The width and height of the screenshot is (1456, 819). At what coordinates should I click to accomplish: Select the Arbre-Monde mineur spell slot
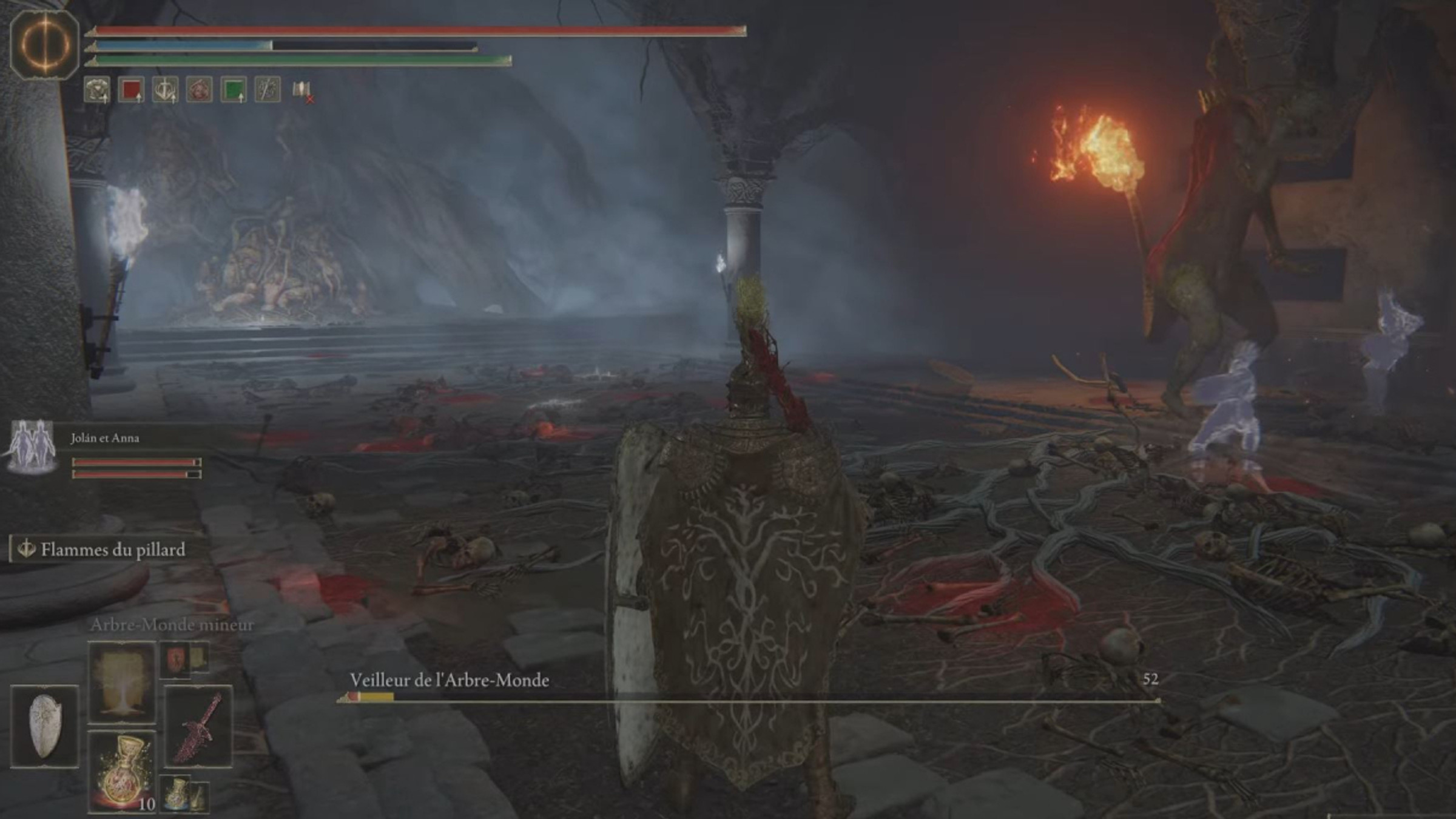point(121,682)
